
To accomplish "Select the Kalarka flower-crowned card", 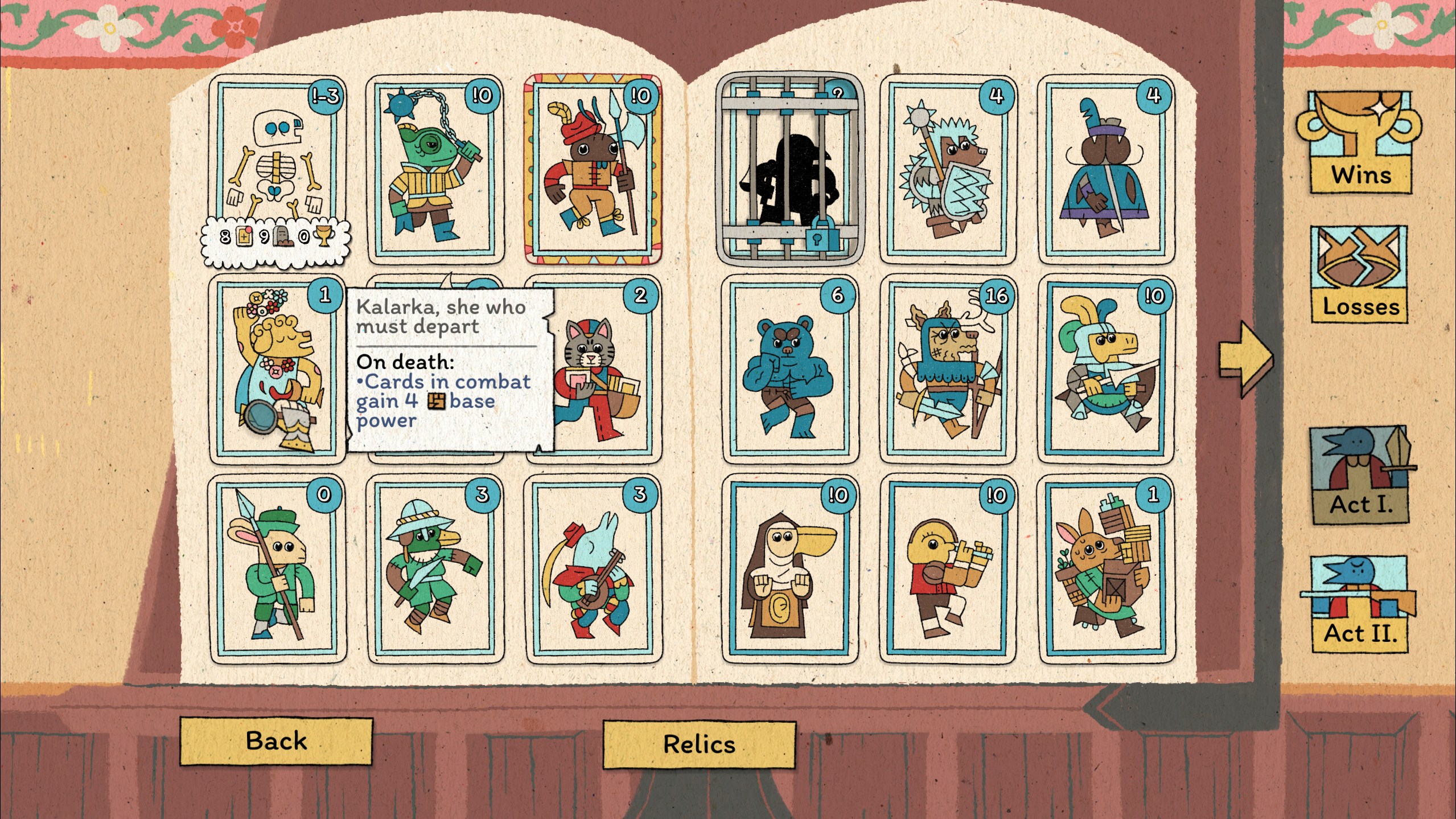I will [x=277, y=369].
